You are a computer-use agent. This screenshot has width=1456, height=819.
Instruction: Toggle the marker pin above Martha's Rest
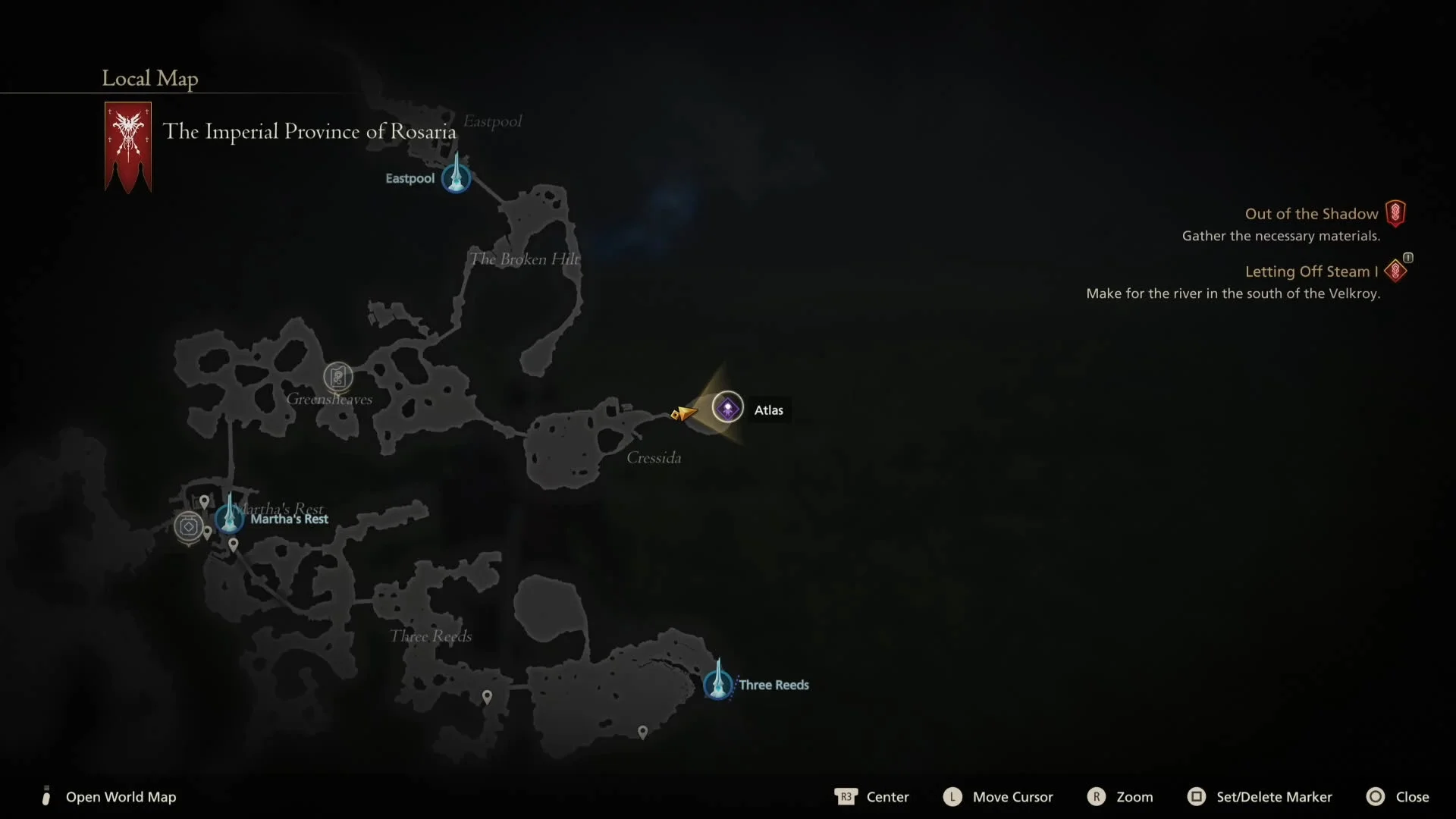(206, 500)
